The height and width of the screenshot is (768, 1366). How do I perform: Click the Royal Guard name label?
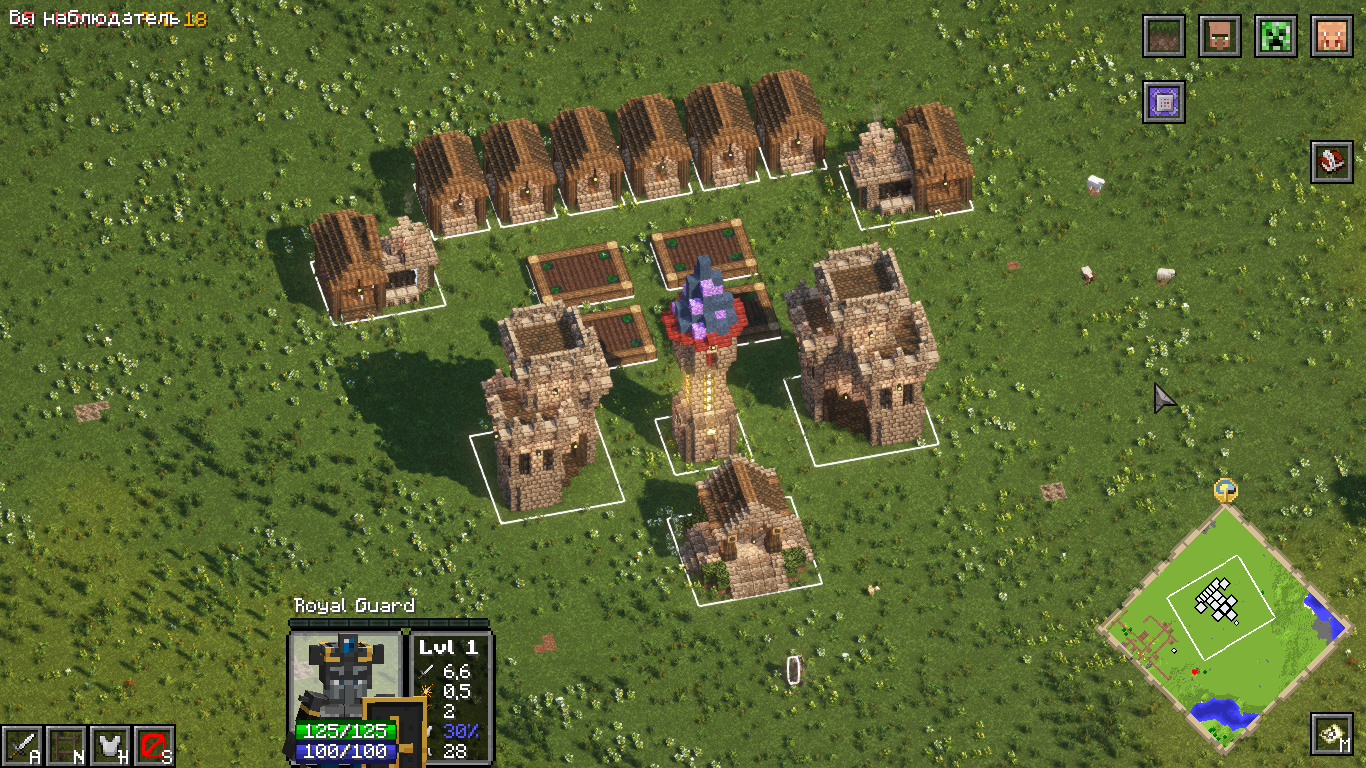(357, 606)
